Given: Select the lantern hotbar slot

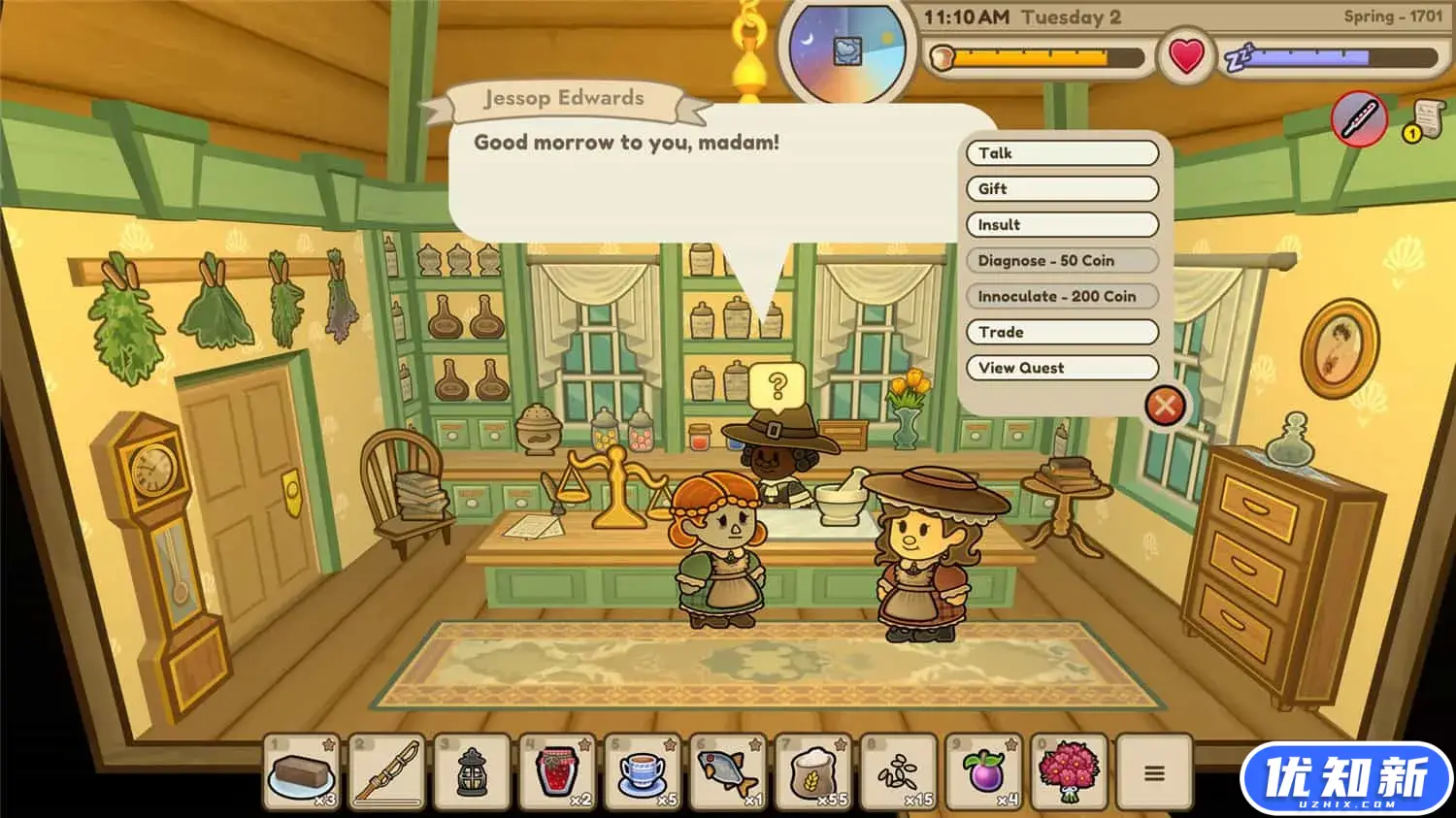Looking at the screenshot, I should [x=473, y=772].
